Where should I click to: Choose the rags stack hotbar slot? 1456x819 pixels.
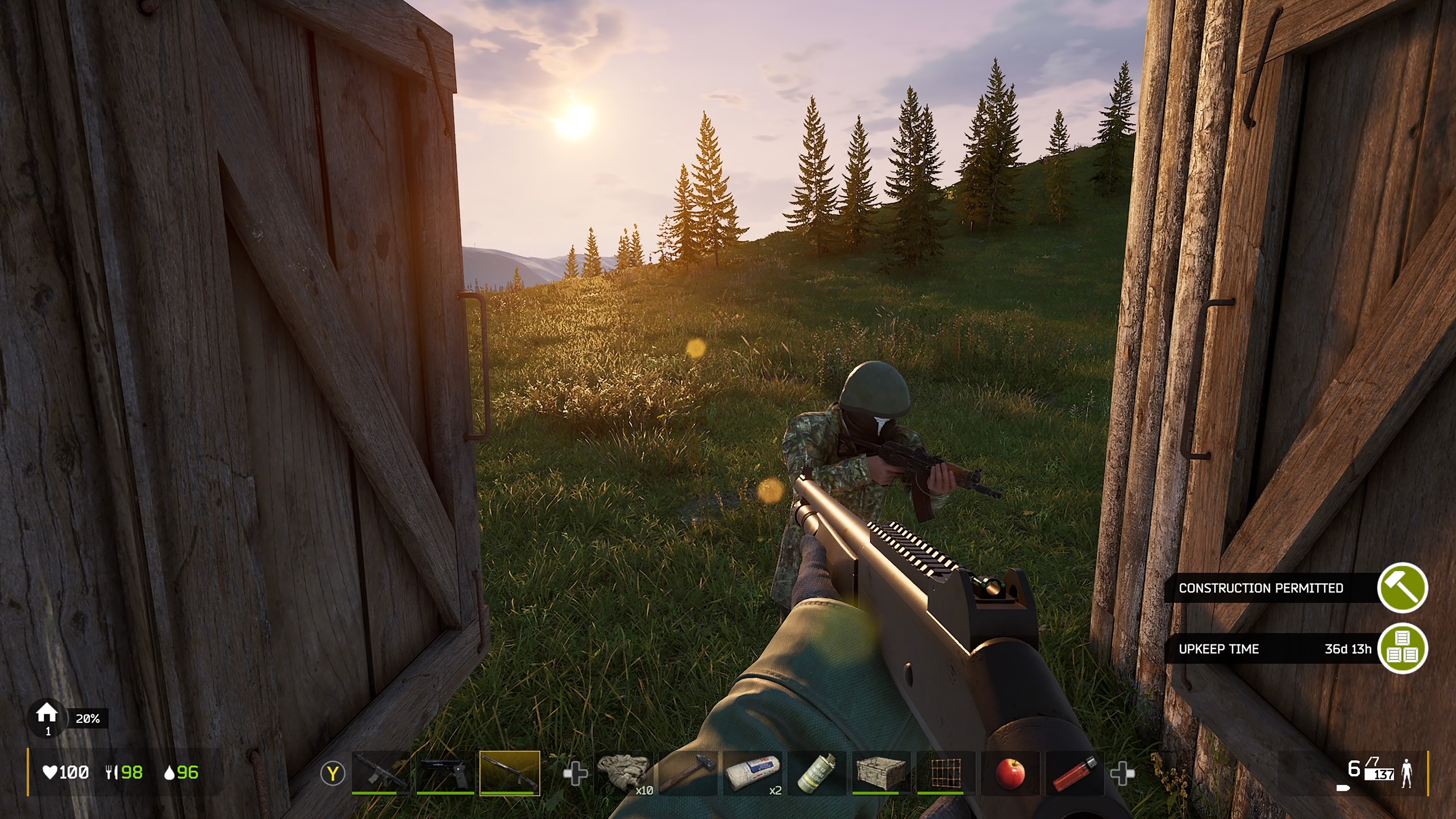623,772
